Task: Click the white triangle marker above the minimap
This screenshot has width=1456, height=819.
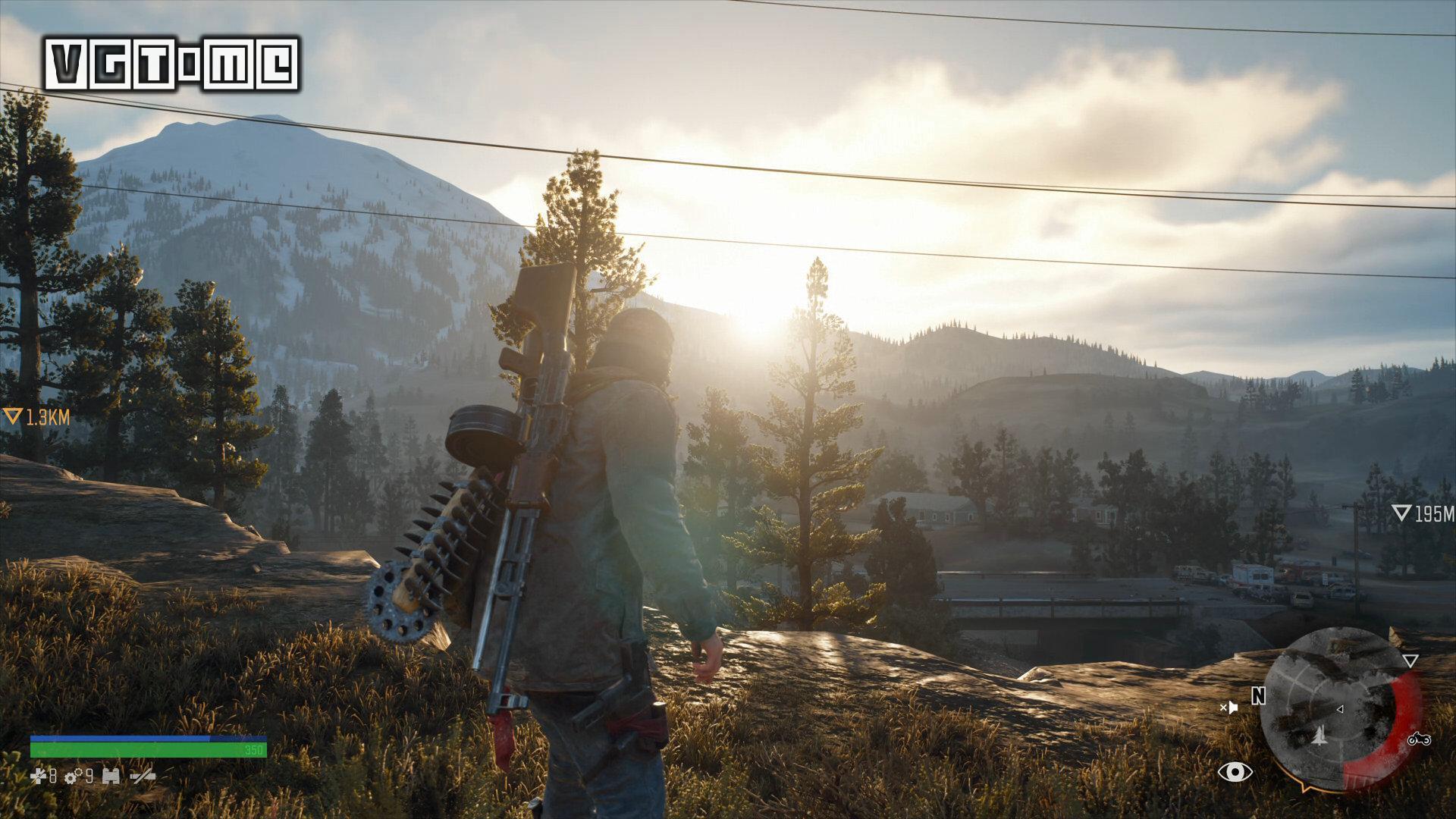Action: pos(1410,661)
